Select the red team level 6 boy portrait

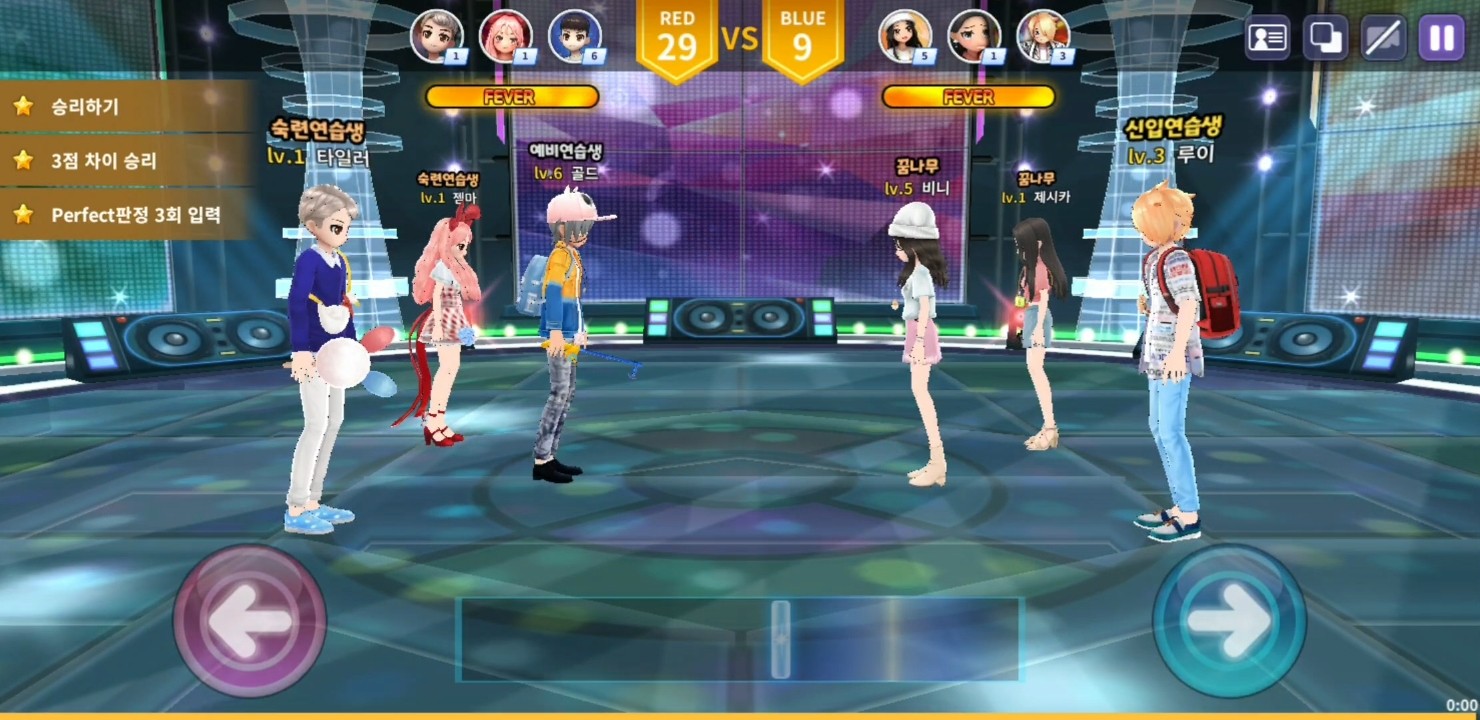coord(575,36)
